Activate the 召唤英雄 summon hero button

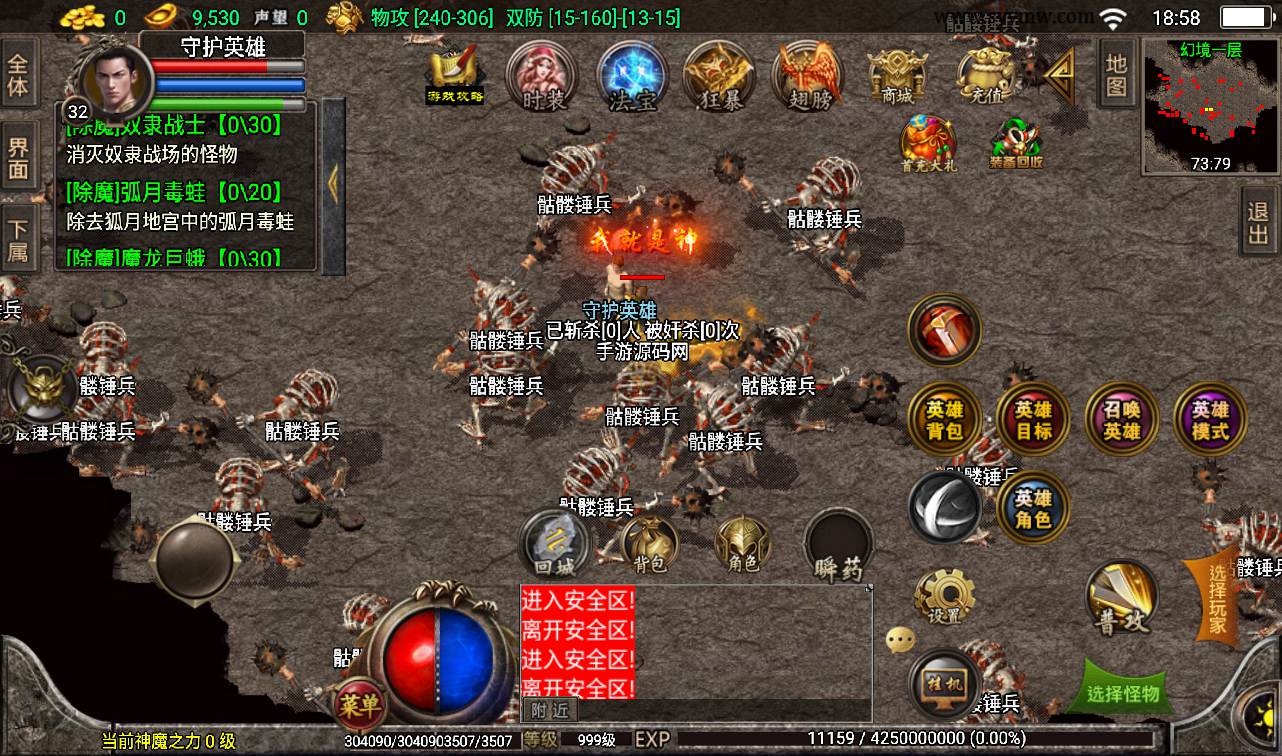(x=1121, y=421)
